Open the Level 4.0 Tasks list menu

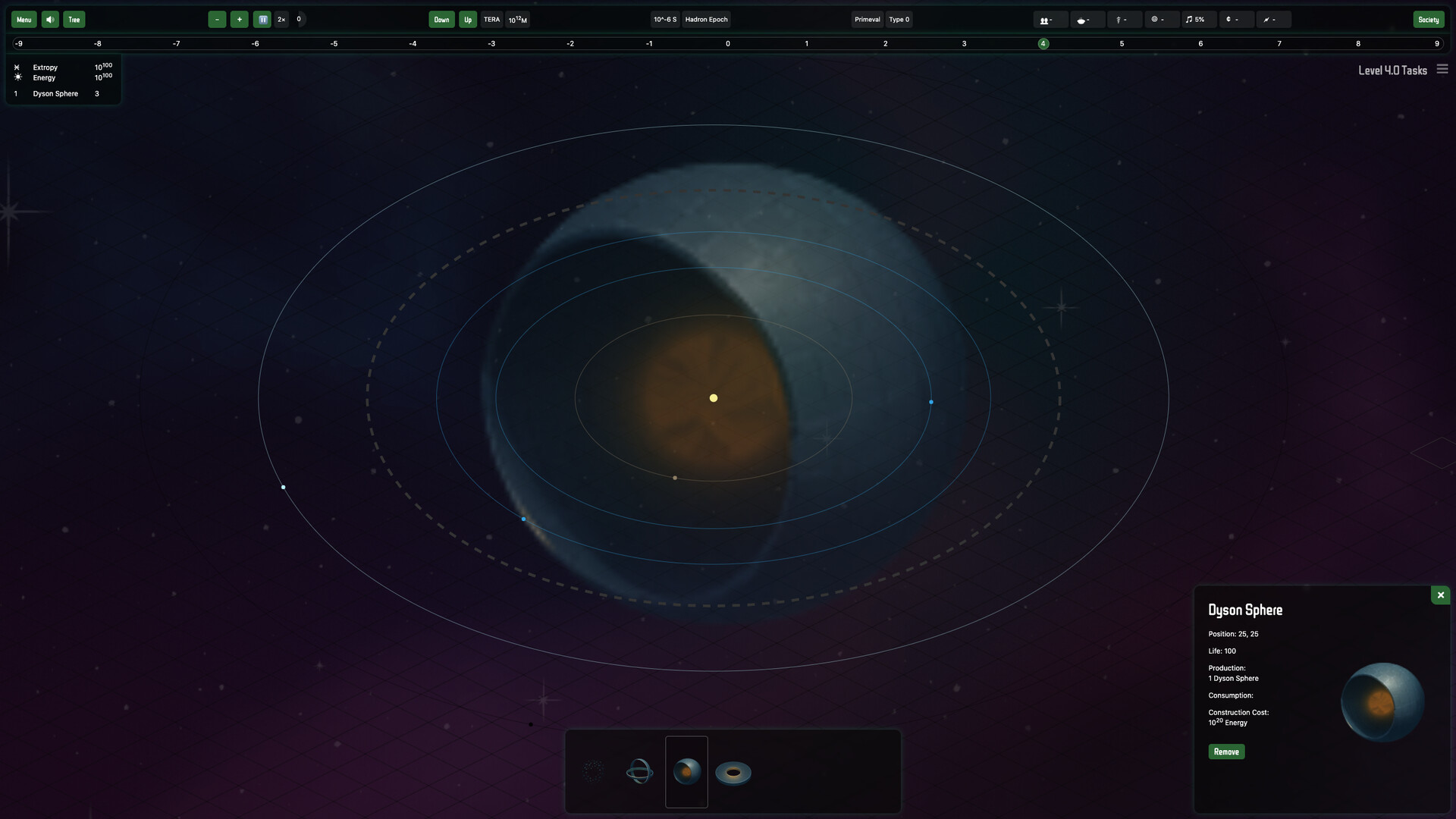point(1442,70)
